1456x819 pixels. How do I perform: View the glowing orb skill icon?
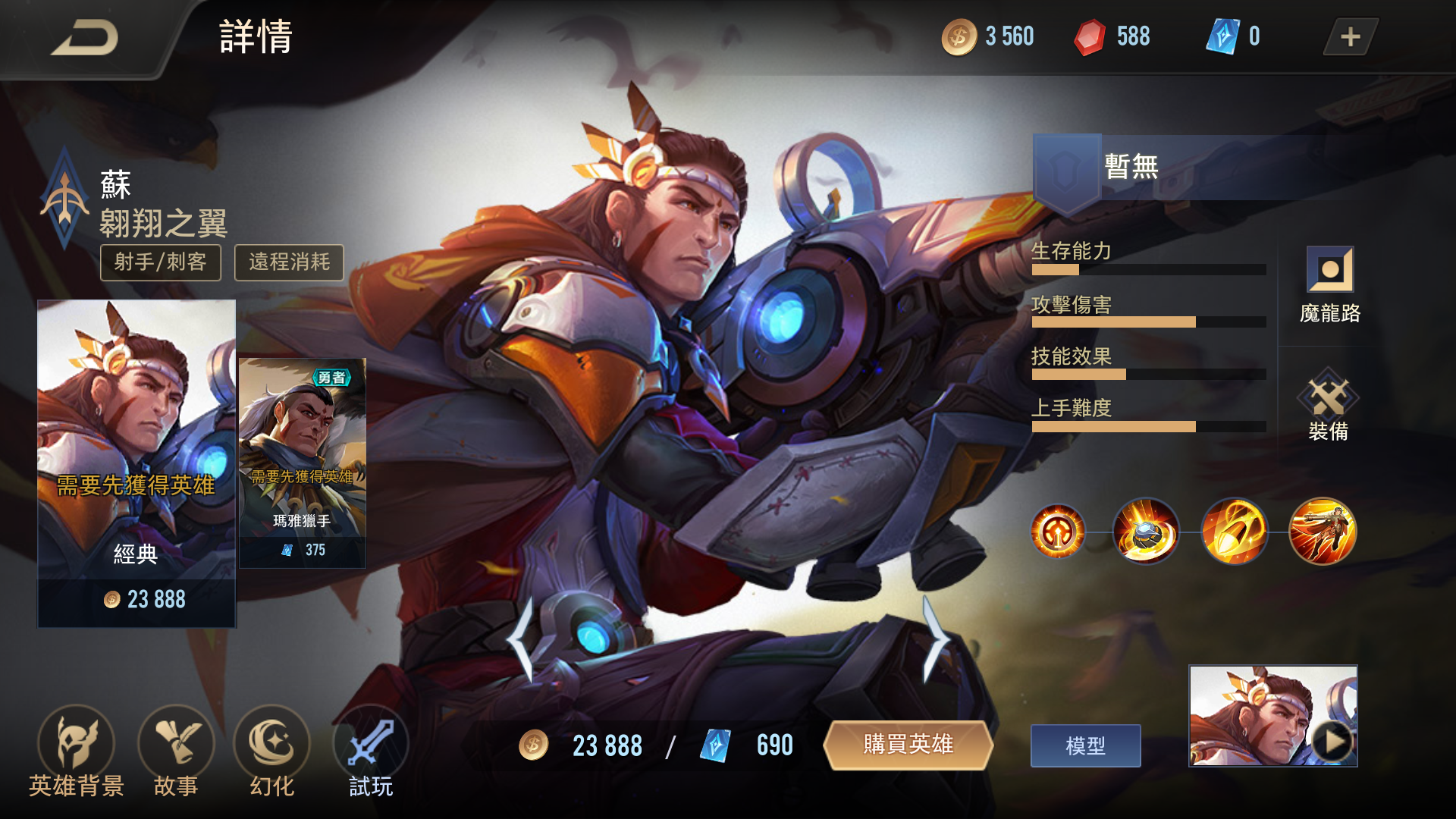click(x=1146, y=532)
